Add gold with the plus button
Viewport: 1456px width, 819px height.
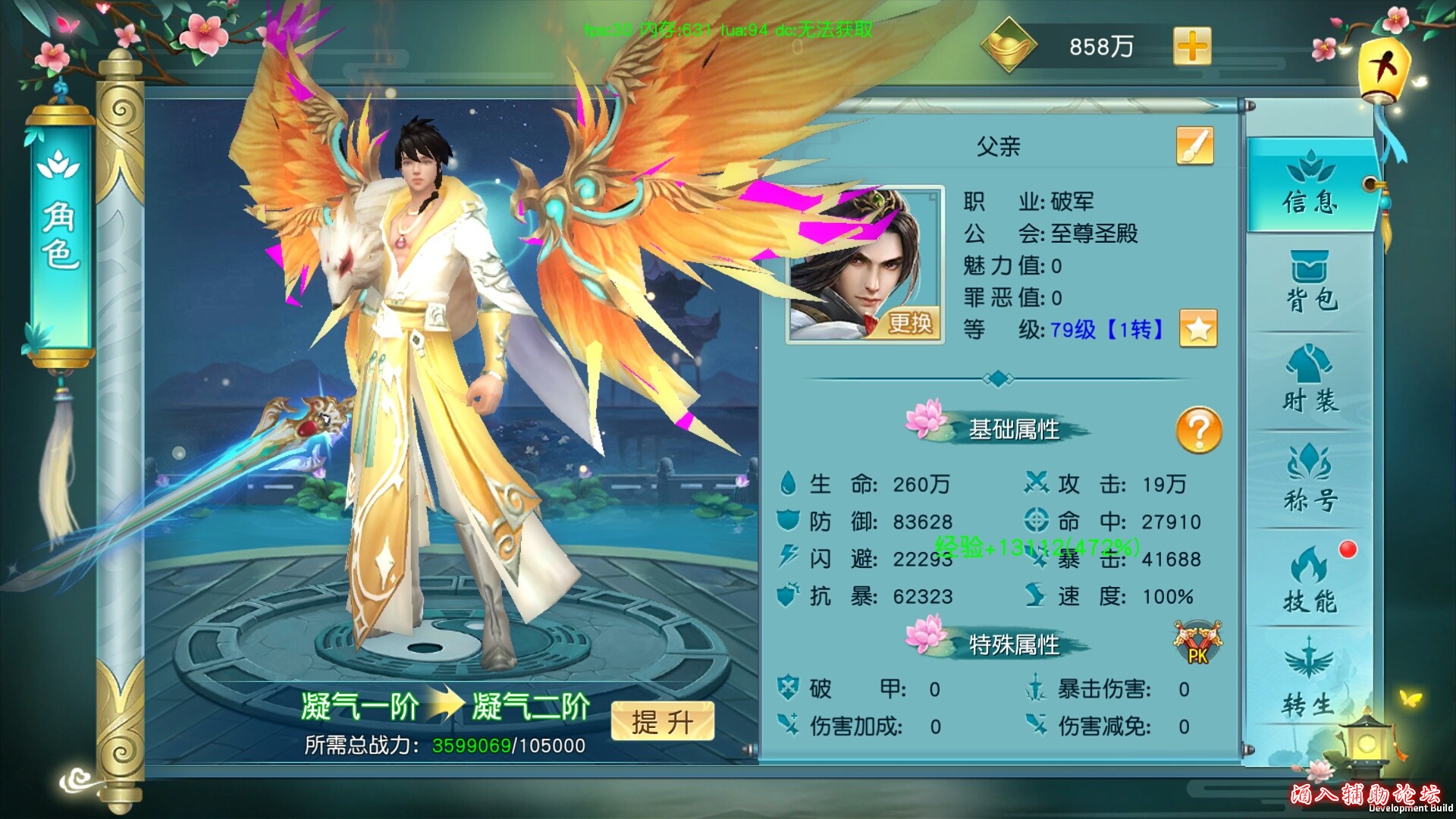coord(1192,47)
